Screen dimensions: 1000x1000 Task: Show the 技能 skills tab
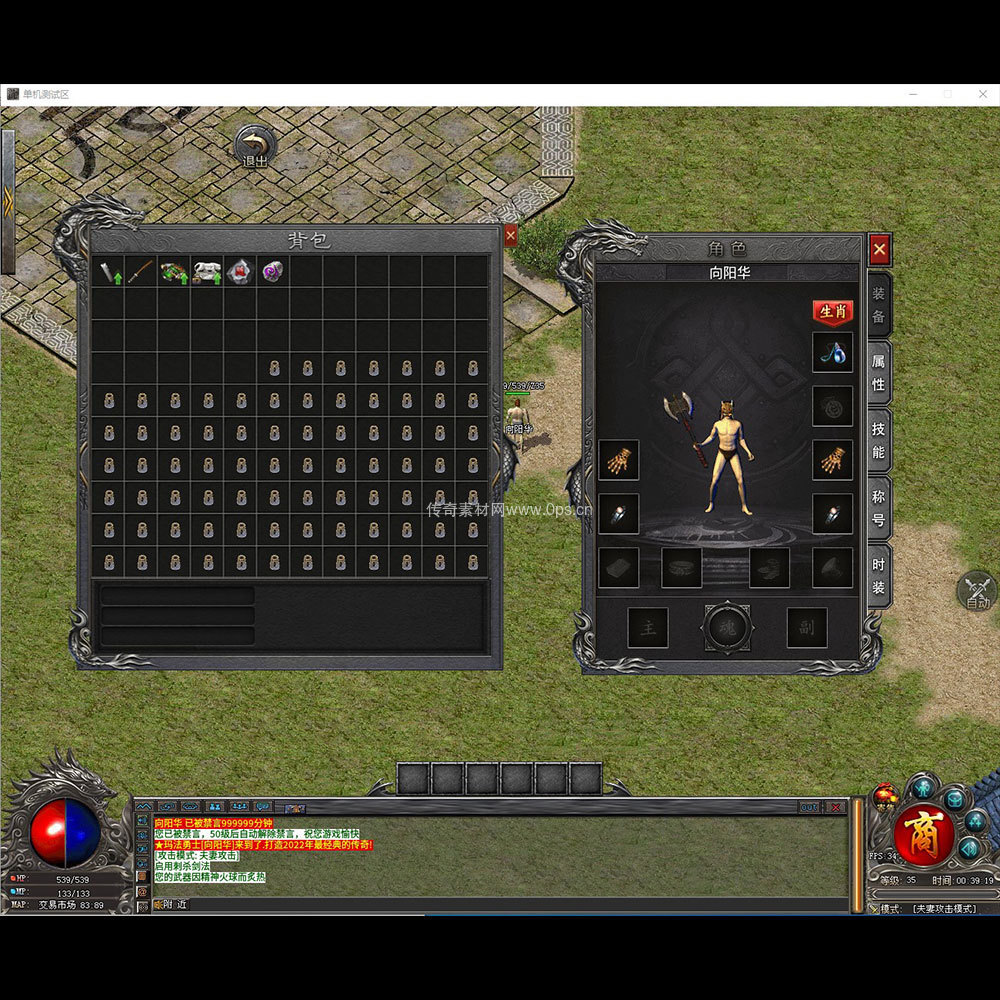(x=878, y=440)
